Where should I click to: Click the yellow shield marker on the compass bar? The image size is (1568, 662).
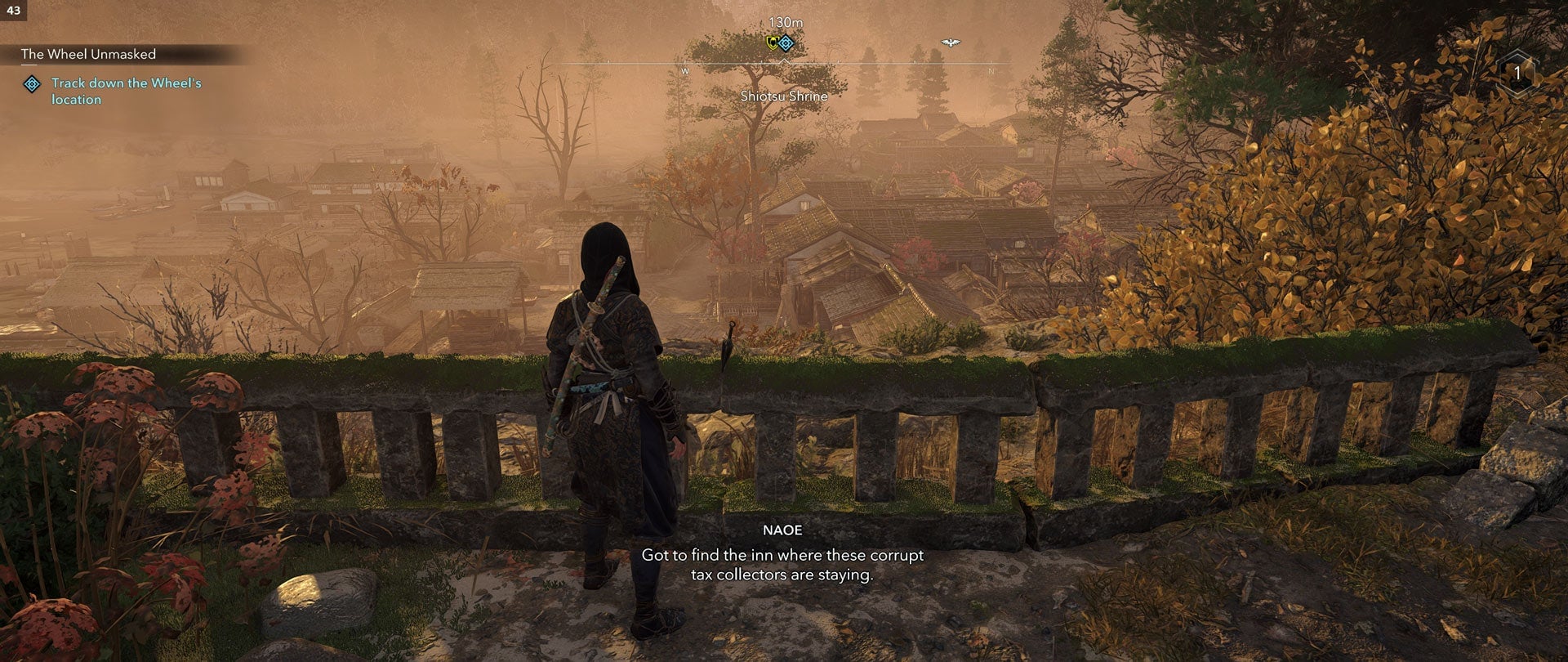(x=773, y=43)
